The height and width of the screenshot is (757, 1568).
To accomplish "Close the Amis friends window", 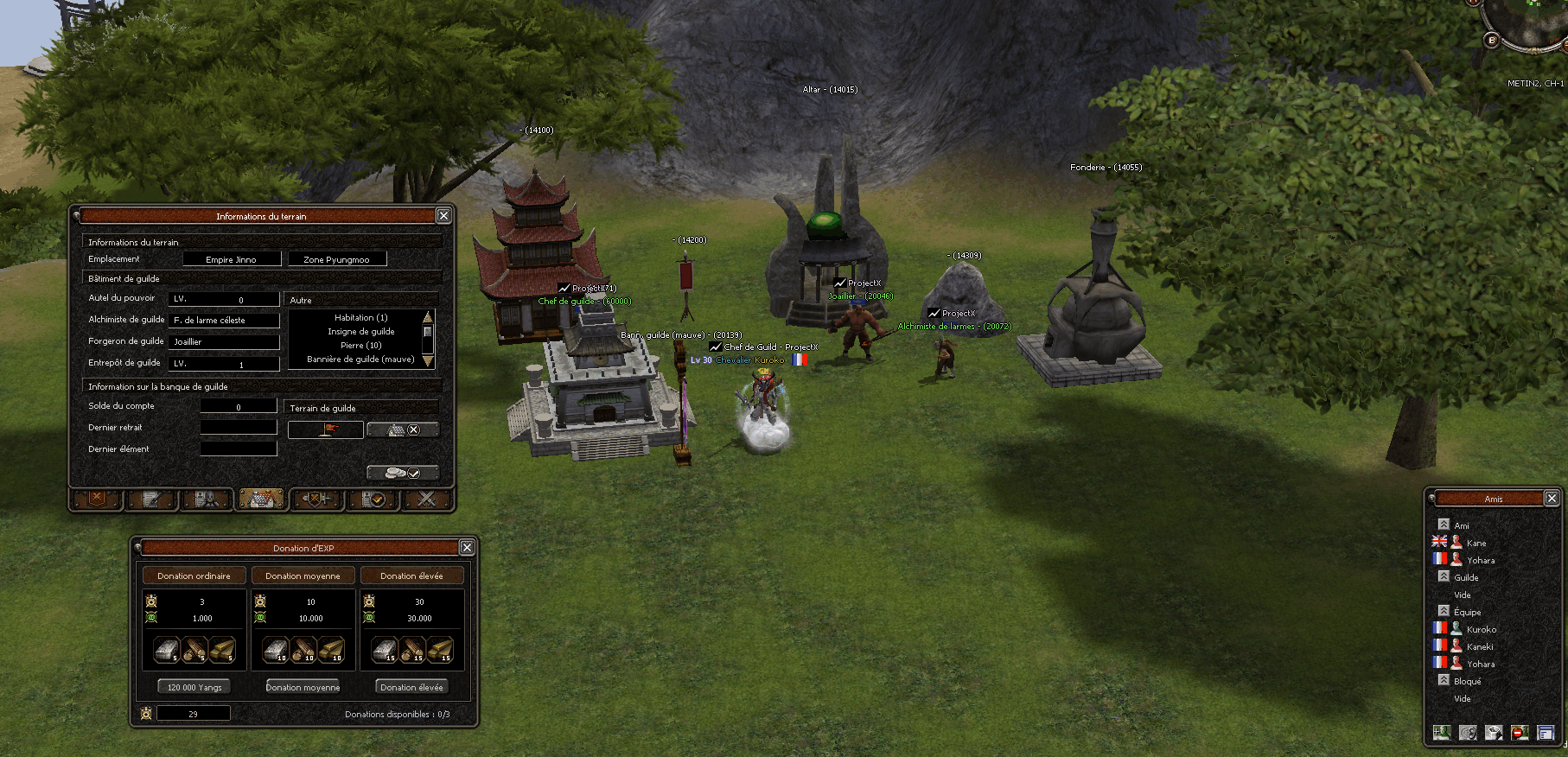I will (x=1552, y=499).
